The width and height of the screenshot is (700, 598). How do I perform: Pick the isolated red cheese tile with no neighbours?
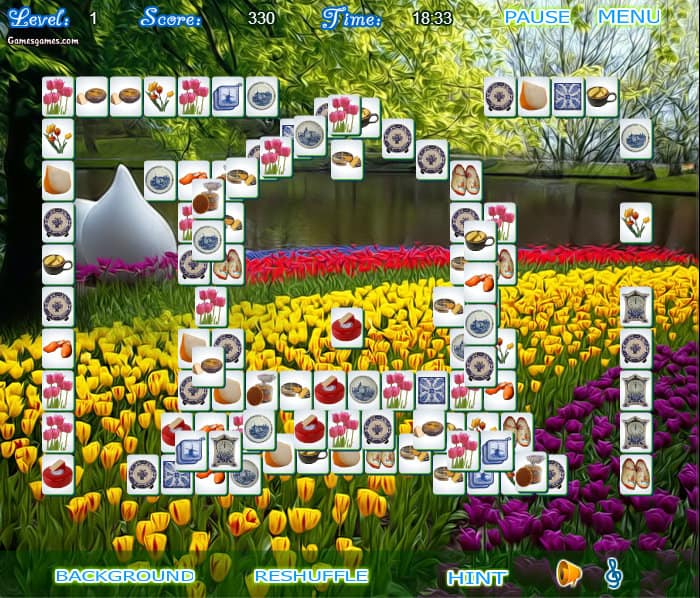point(347,327)
